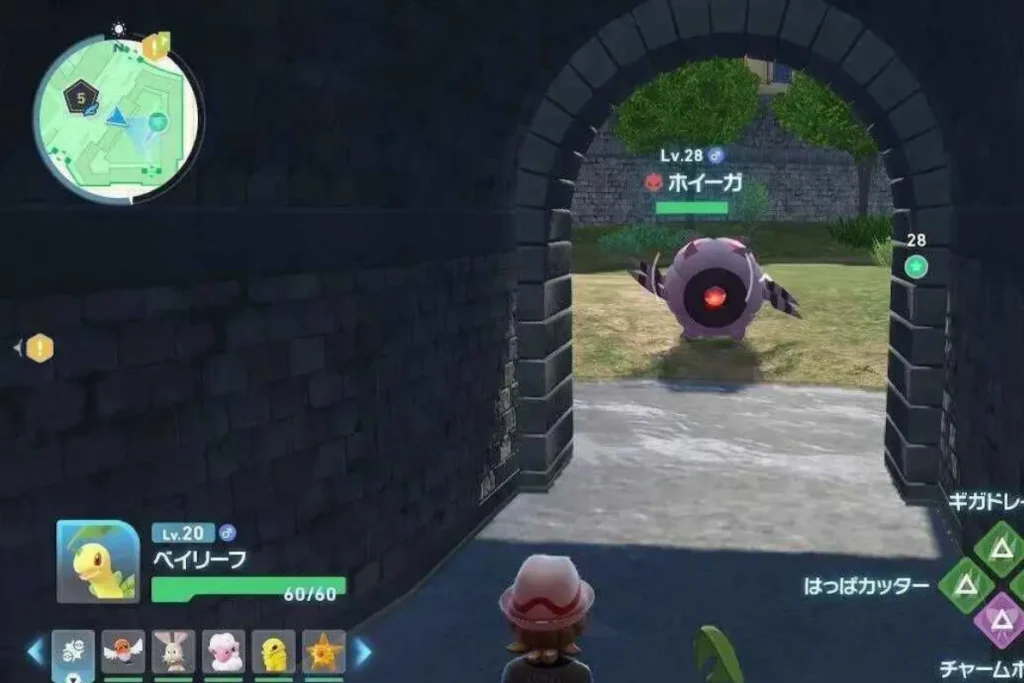Viewport: 1024px width, 683px height.
Task: Click the green star level 28 marker
Action: 916,266
